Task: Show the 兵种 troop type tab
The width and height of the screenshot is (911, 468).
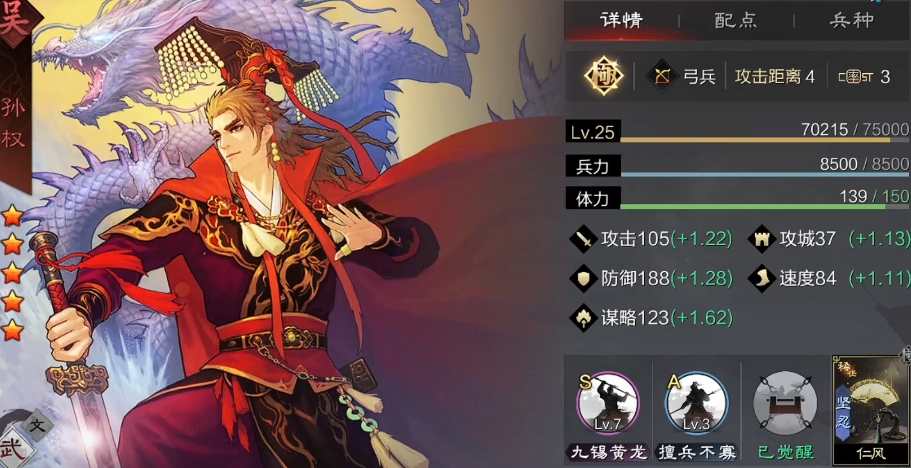Action: tap(851, 20)
